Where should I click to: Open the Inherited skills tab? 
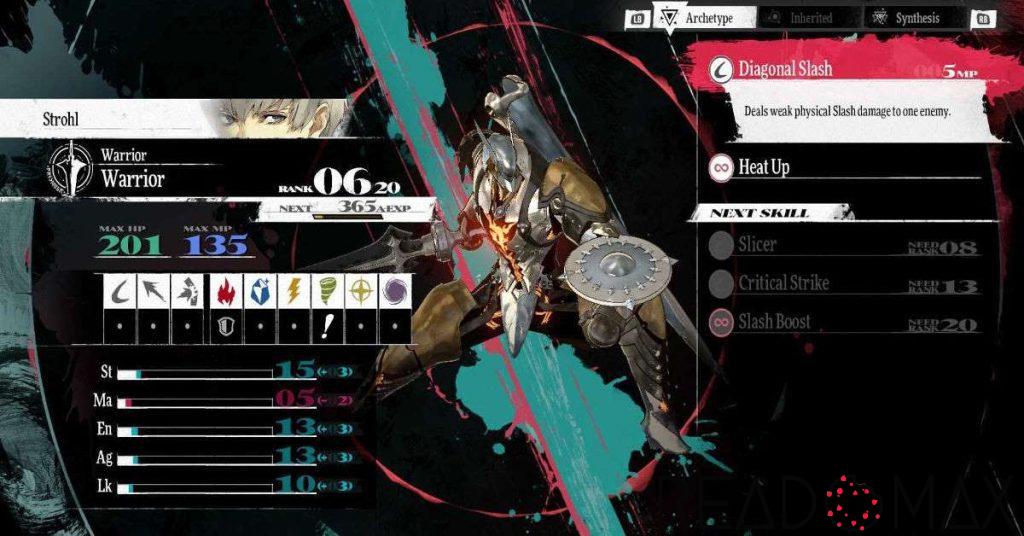[x=809, y=18]
